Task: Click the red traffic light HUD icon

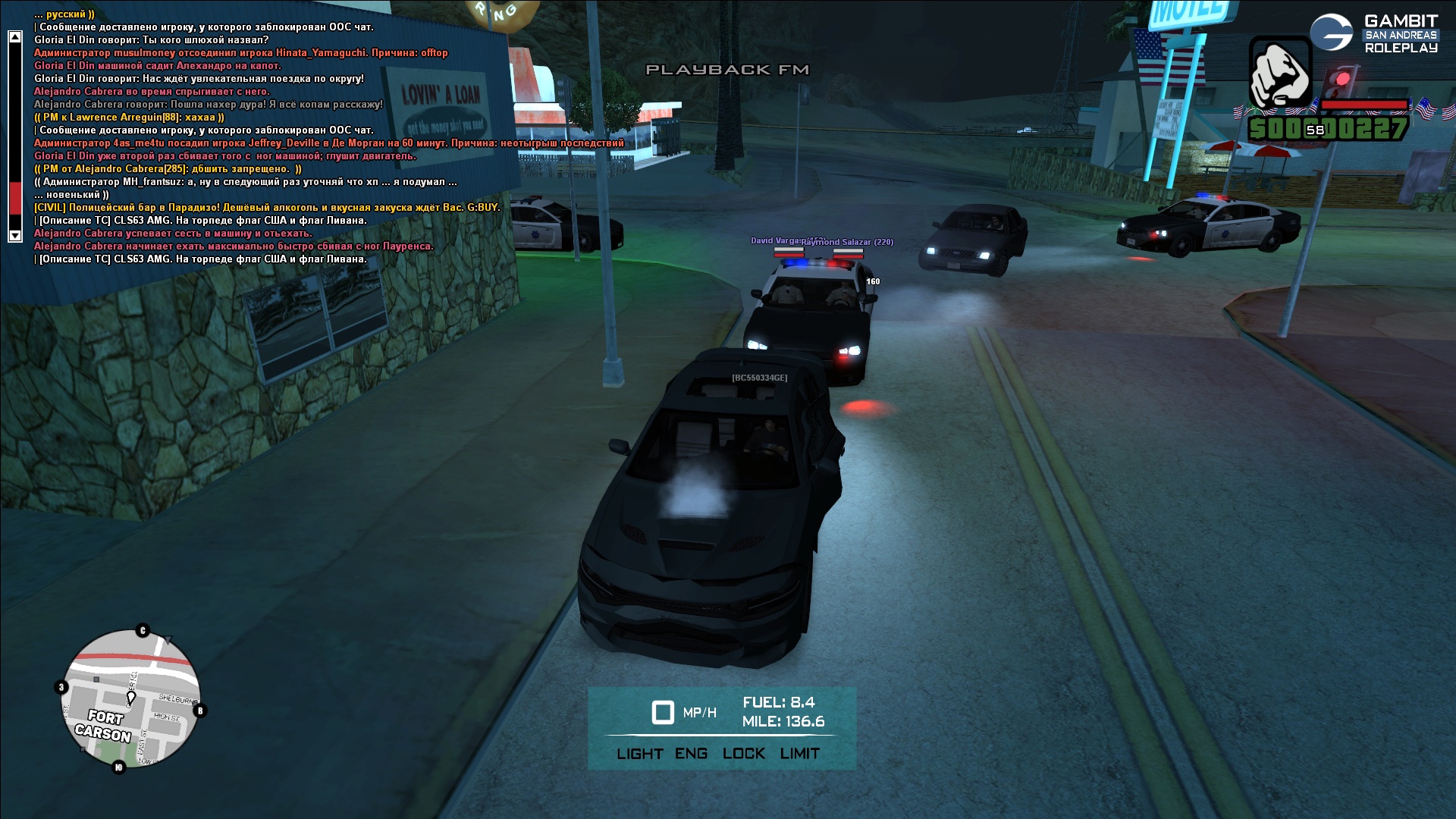Action: coord(1341,80)
